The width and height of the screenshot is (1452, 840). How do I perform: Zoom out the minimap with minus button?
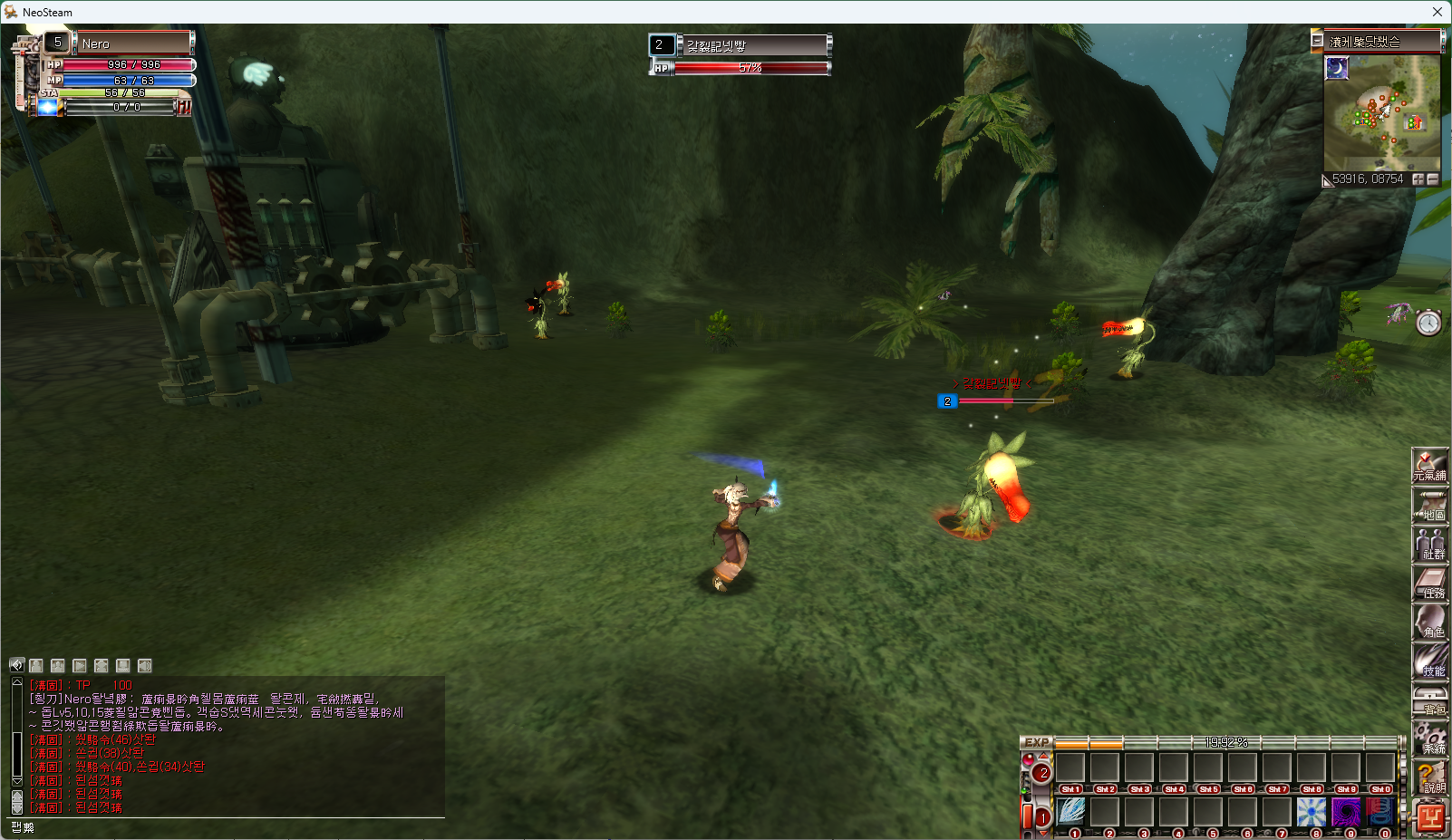1433,179
